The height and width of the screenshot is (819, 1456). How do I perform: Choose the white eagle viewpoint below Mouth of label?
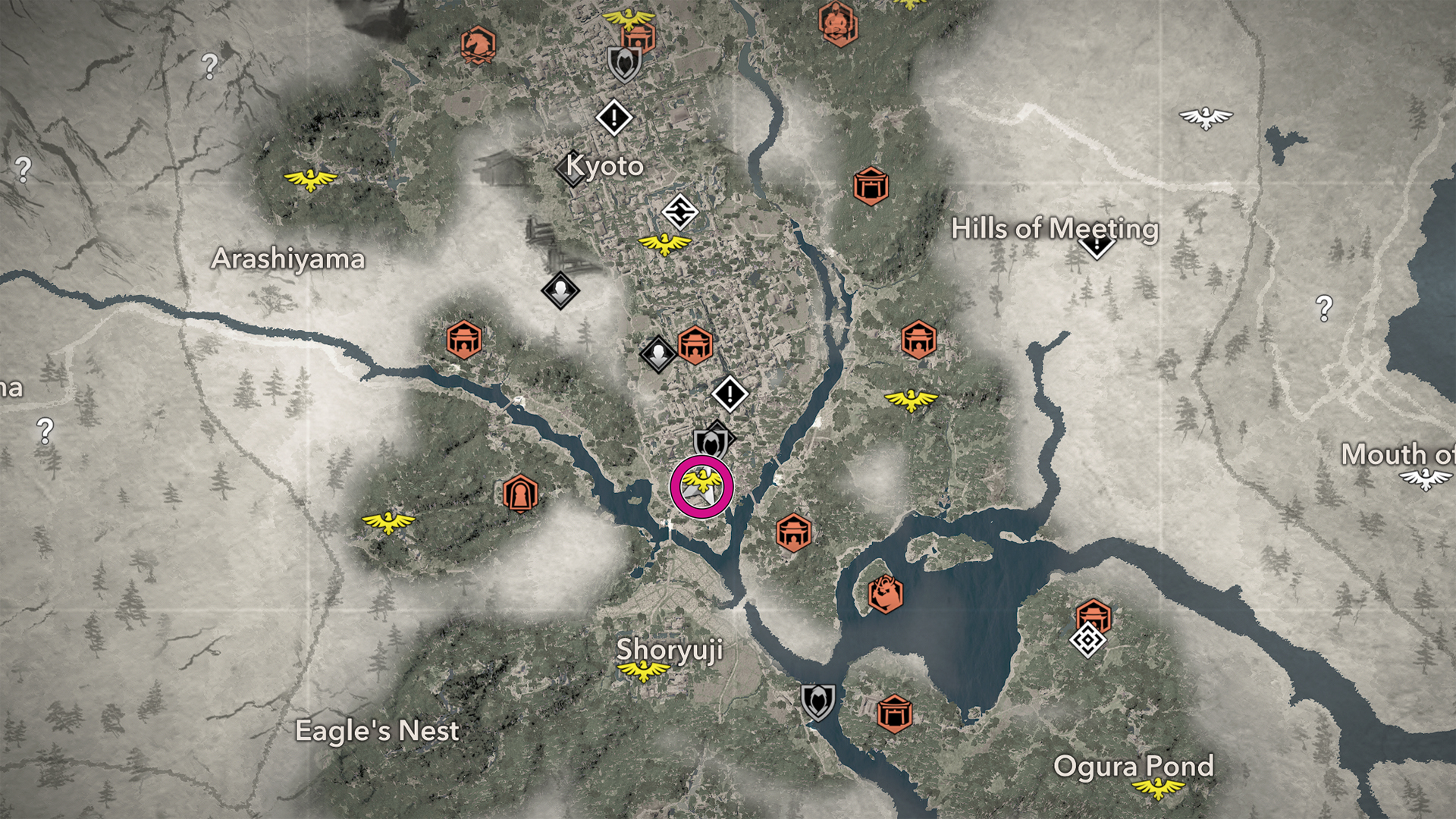pyautogui.click(x=1426, y=479)
